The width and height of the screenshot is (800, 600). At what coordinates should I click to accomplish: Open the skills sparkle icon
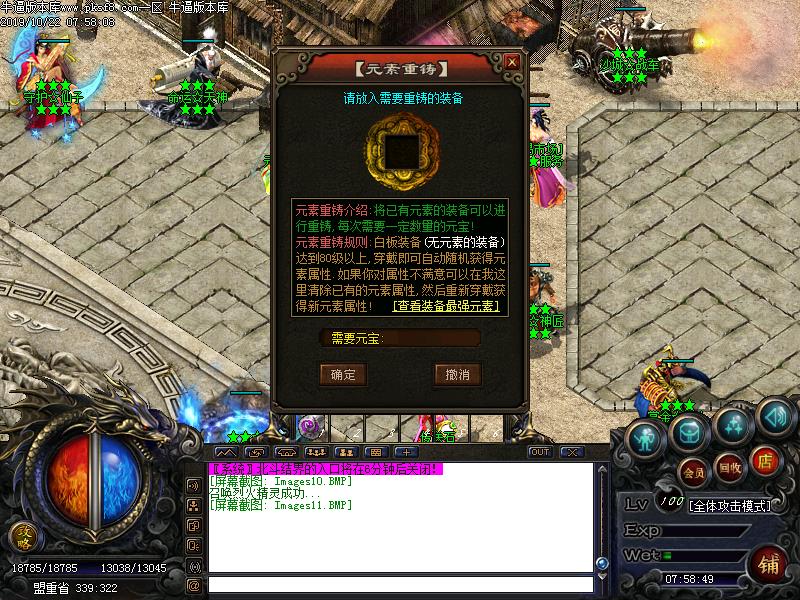(733, 422)
